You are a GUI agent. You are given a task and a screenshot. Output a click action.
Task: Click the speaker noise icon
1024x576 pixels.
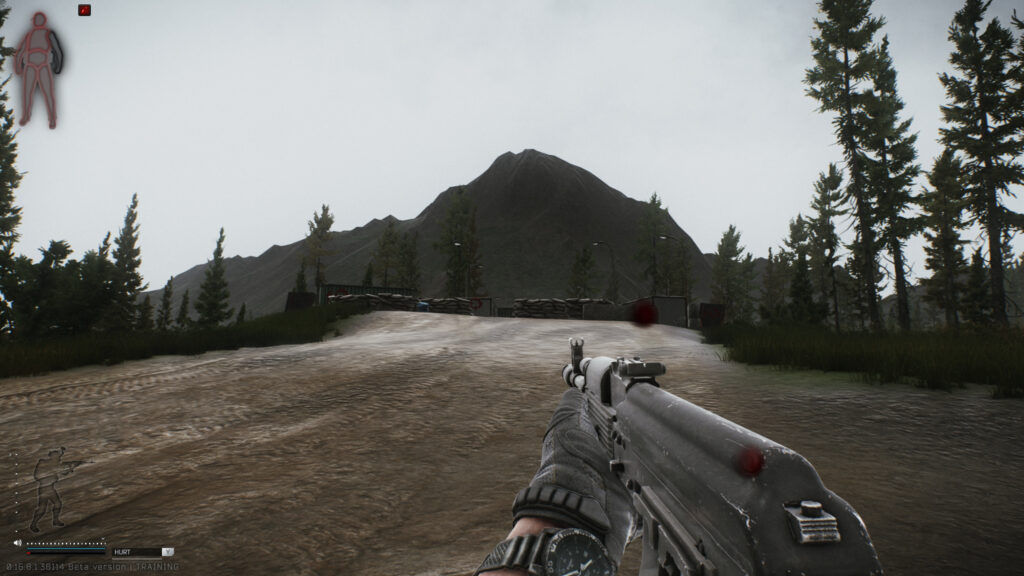point(18,544)
